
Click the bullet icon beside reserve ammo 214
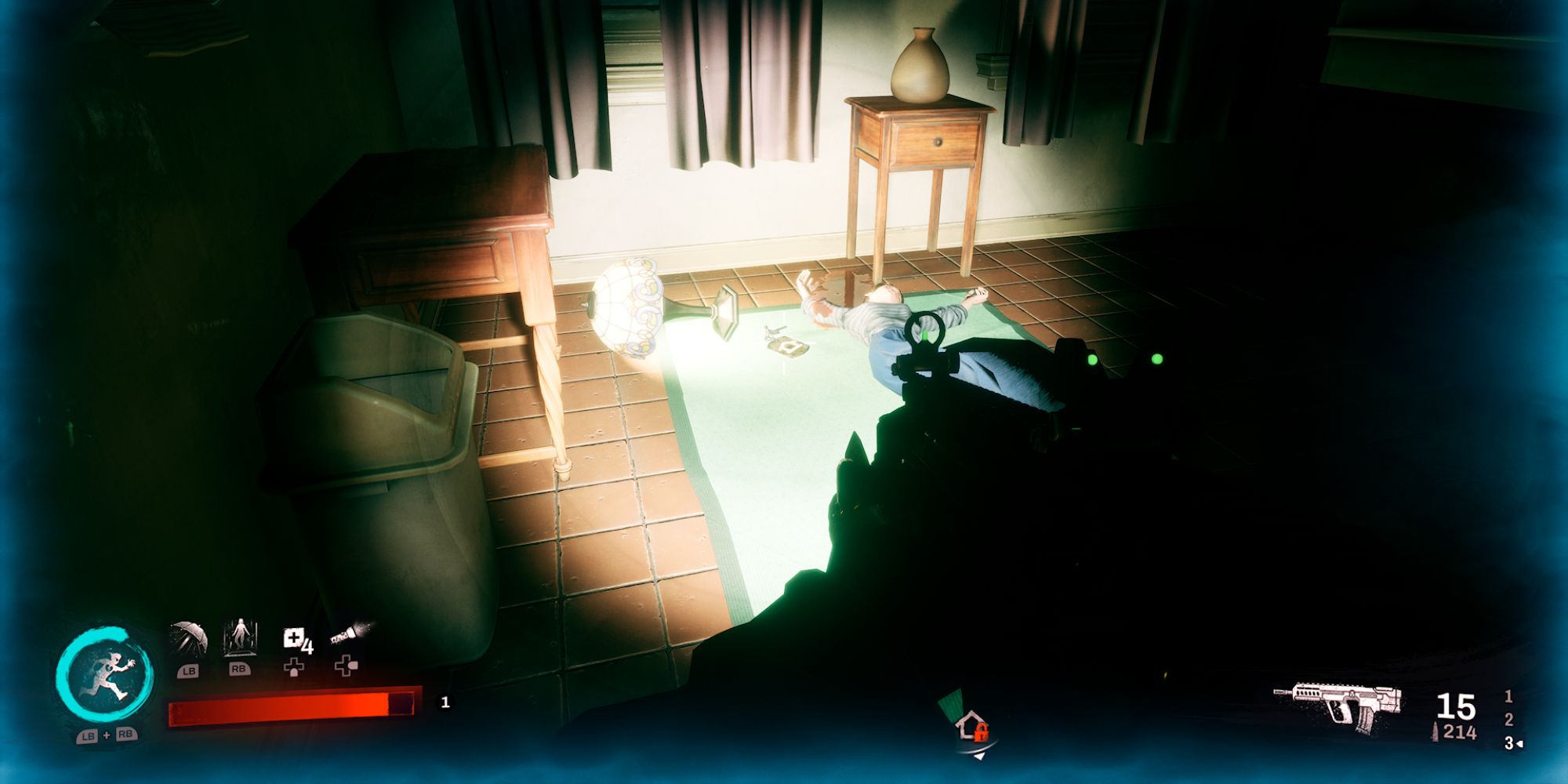(1435, 730)
